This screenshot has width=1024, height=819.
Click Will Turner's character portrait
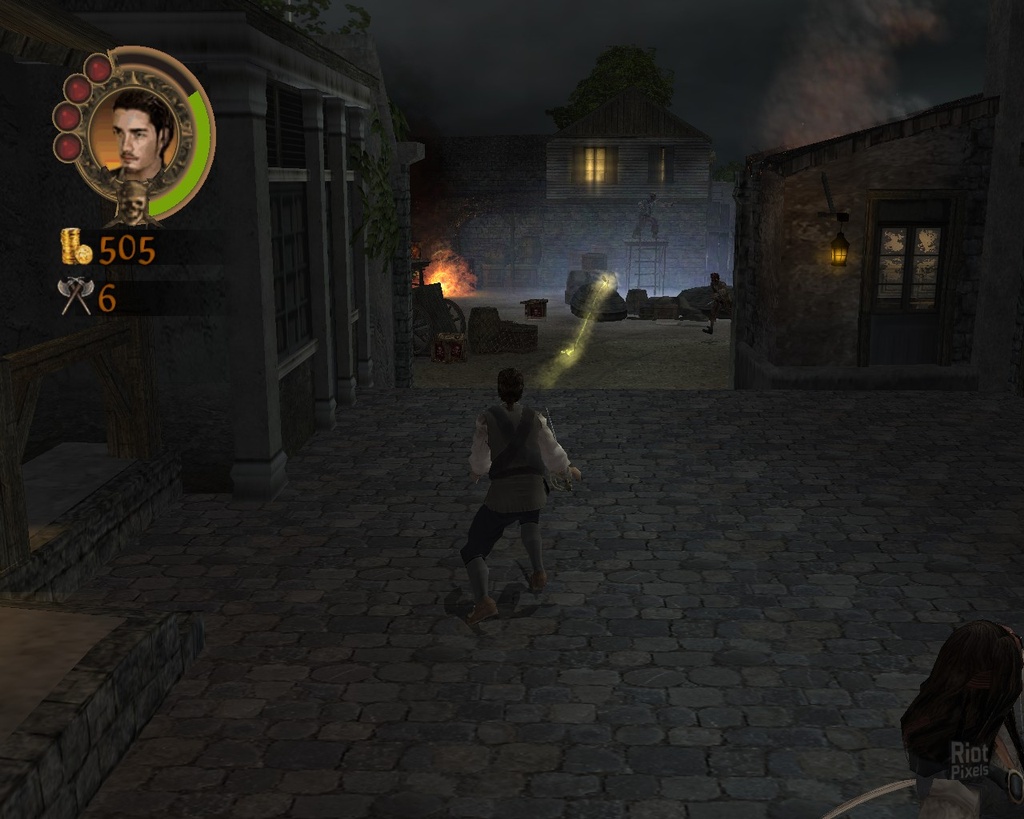tap(134, 134)
